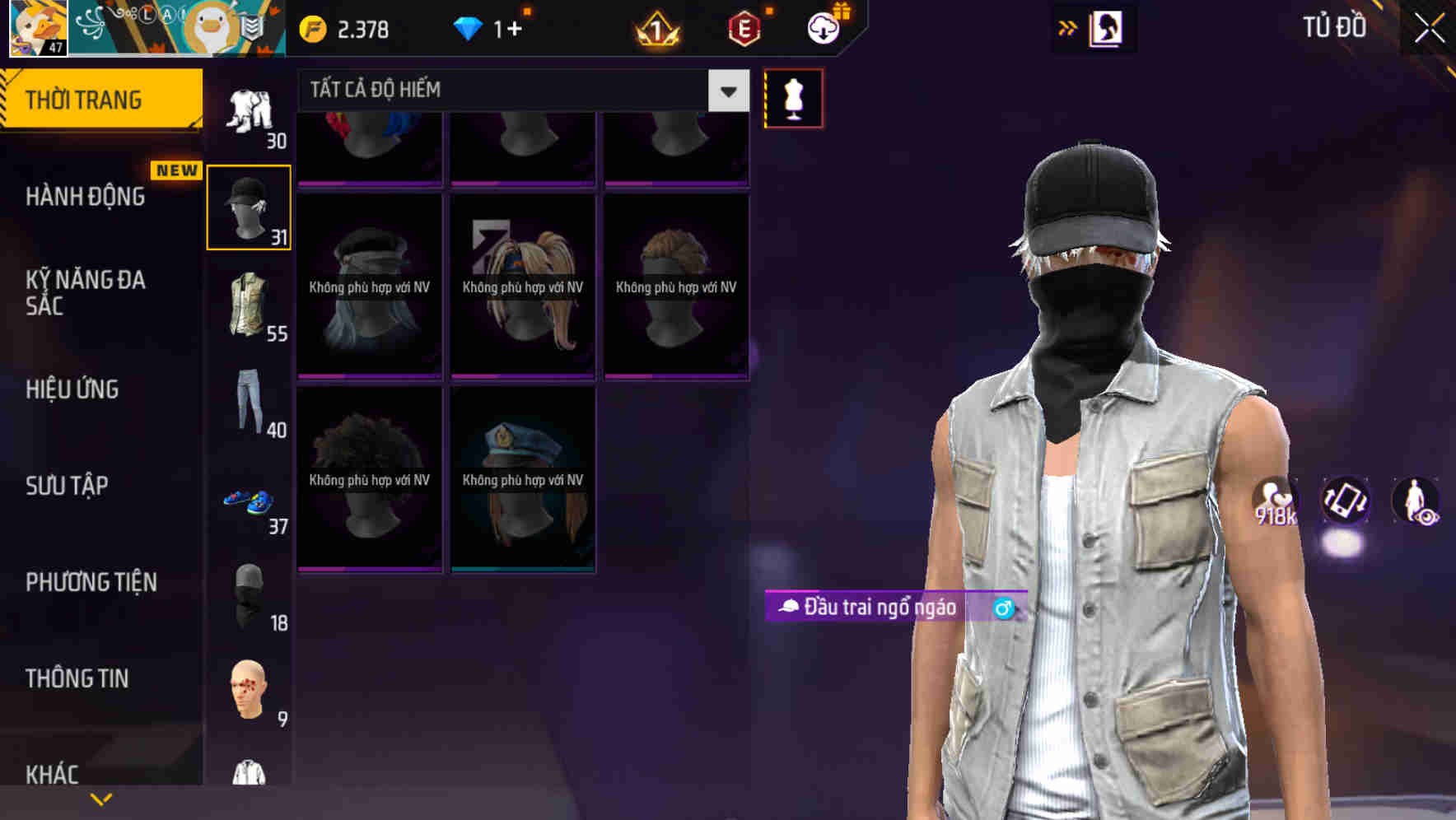1456x820 pixels.
Task: Expand the double-chevron panel near top right
Action: [x=1068, y=27]
